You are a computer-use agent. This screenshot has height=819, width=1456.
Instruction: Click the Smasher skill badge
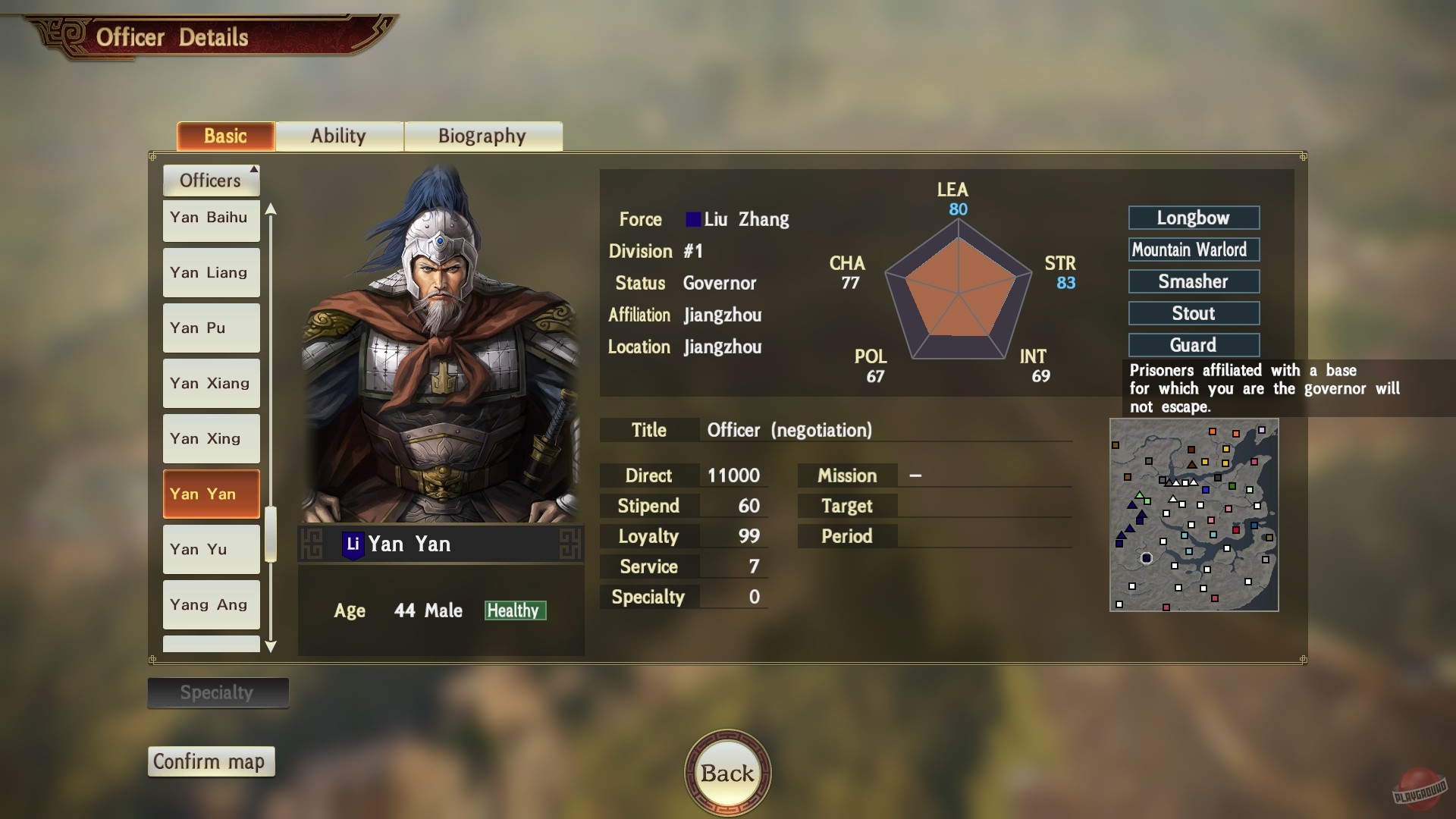point(1194,281)
